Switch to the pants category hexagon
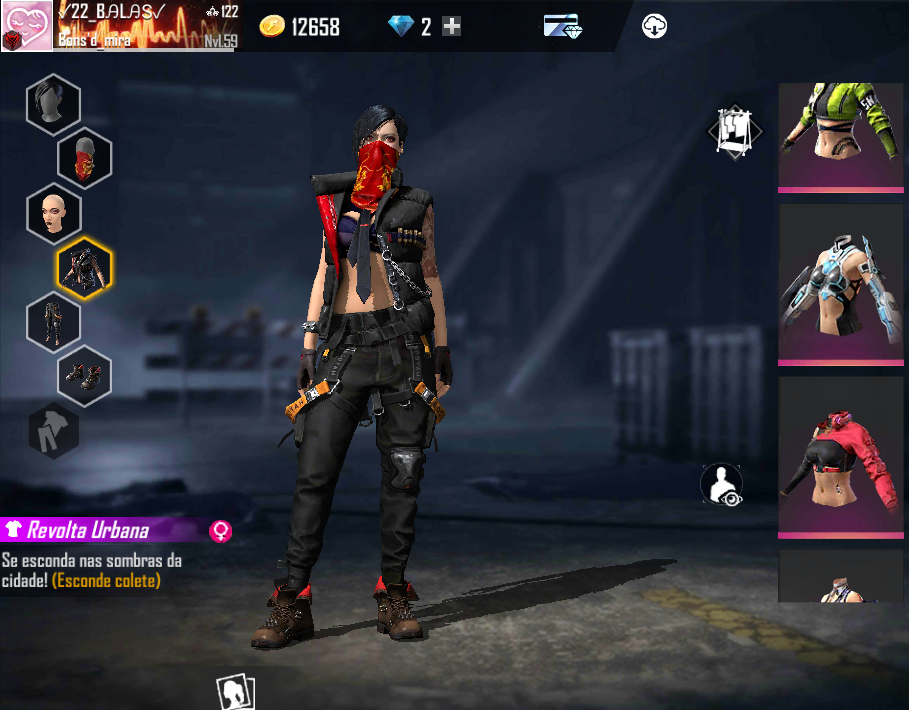Image resolution: width=909 pixels, height=710 pixels. (53, 322)
